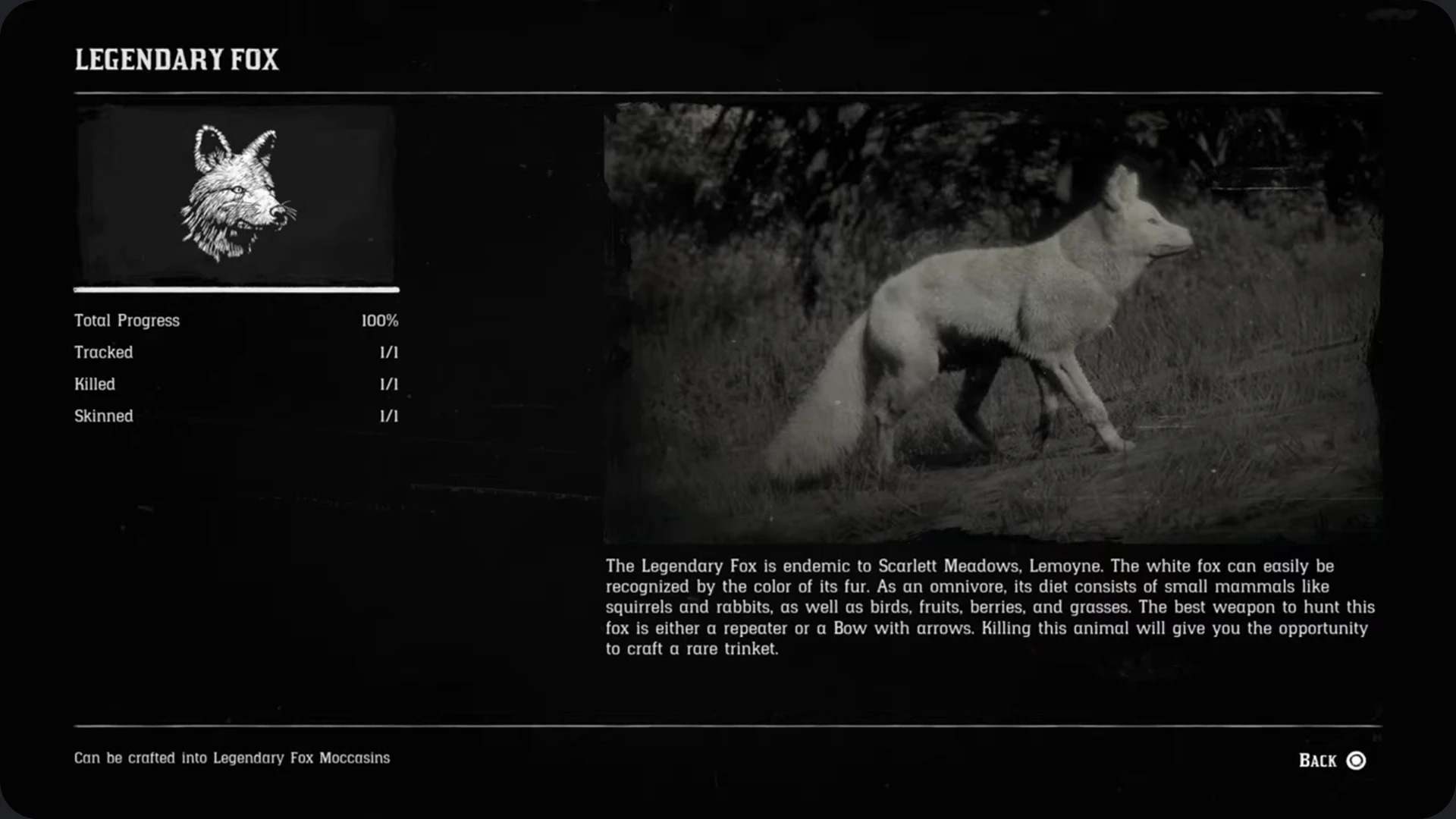This screenshot has width=1456, height=819.
Task: Toggle the Tracked 1/1 stat row
Action: coord(235,352)
